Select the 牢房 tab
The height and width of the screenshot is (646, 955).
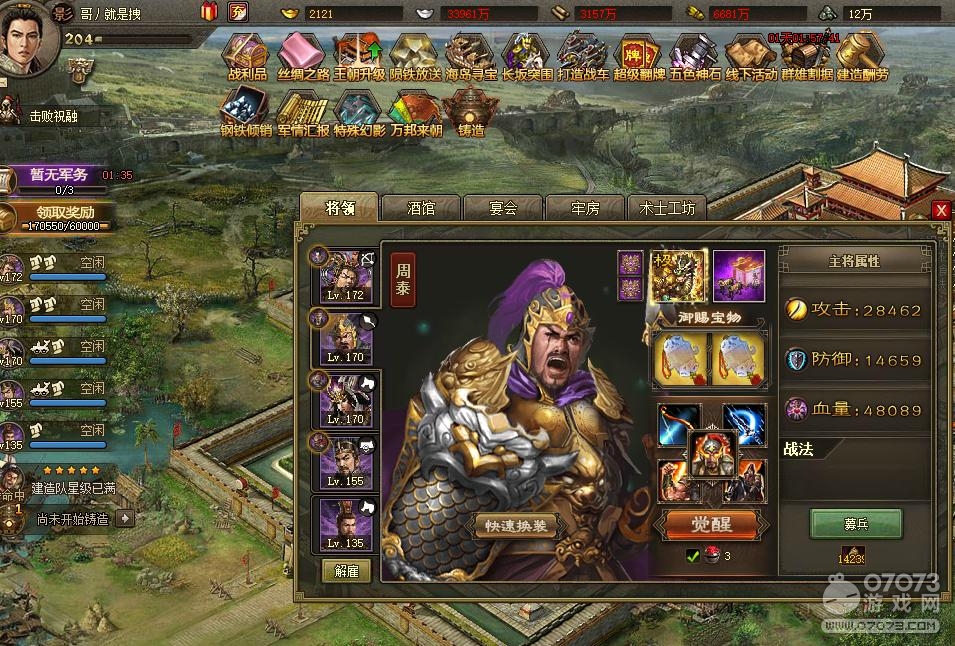point(585,208)
